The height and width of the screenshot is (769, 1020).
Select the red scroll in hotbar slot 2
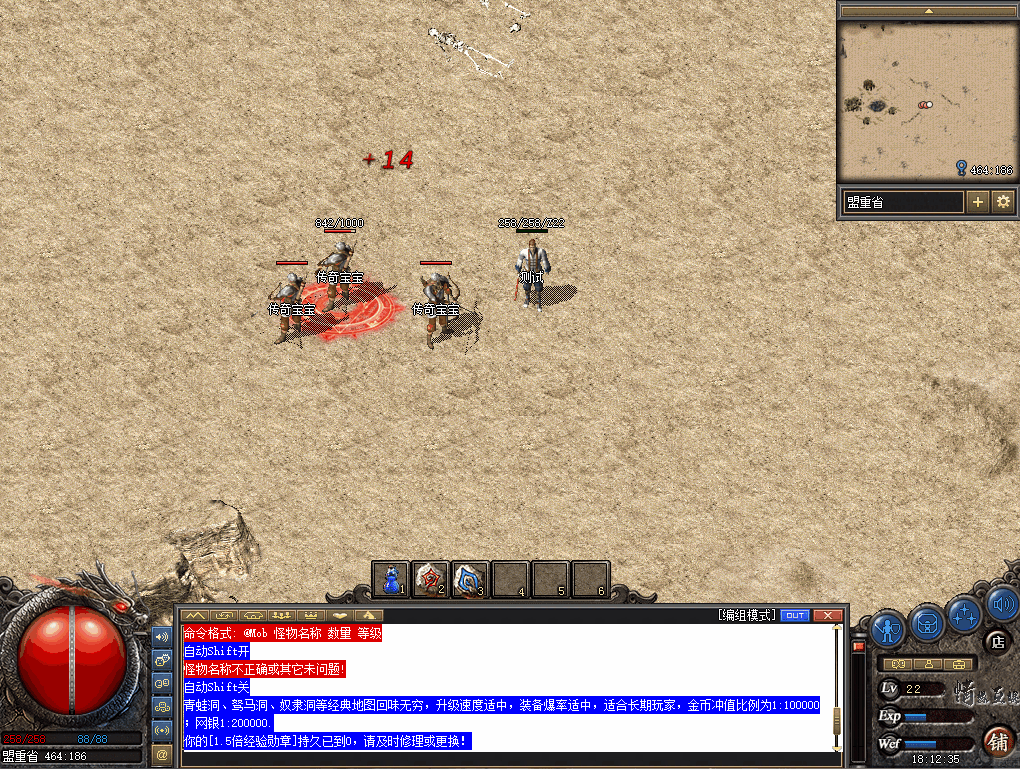(x=430, y=578)
